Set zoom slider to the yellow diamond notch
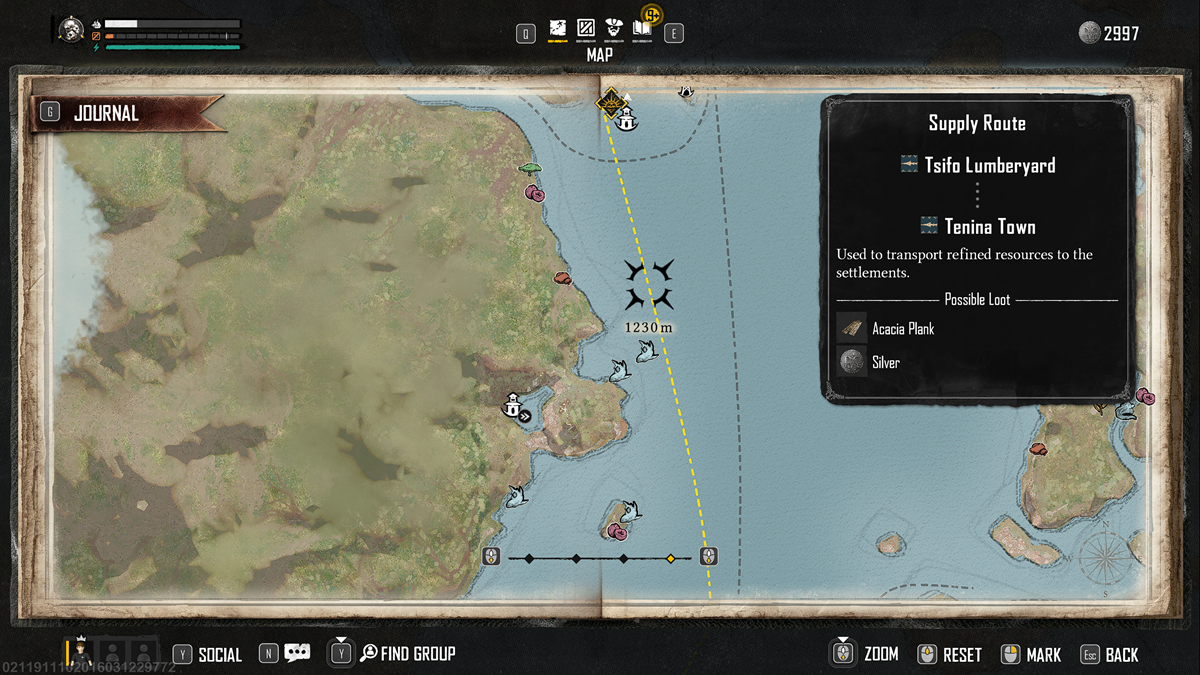 coord(671,558)
